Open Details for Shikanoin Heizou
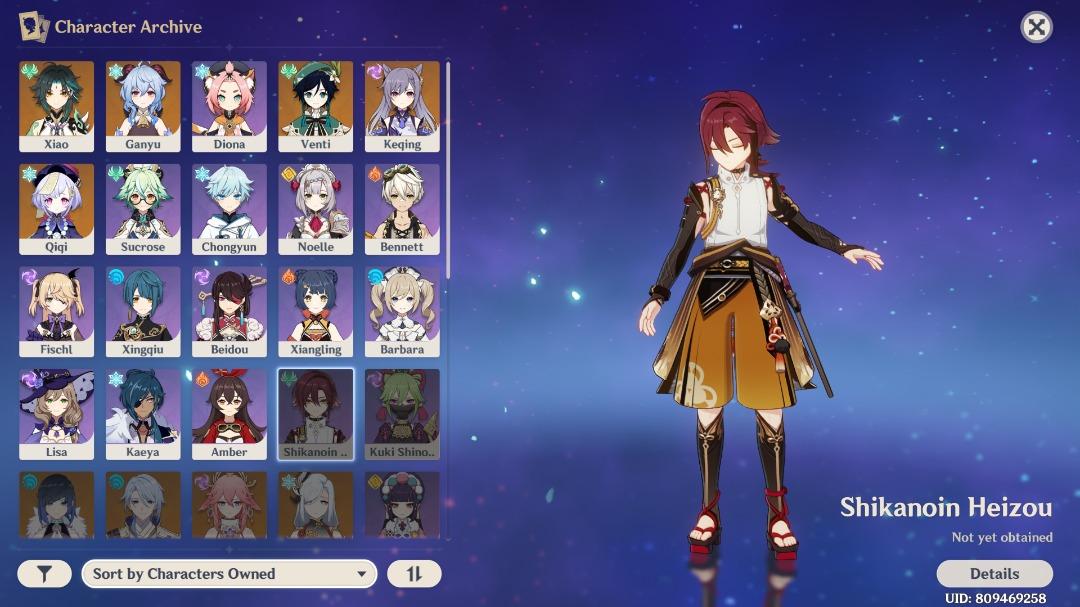The image size is (1080, 607). point(994,574)
